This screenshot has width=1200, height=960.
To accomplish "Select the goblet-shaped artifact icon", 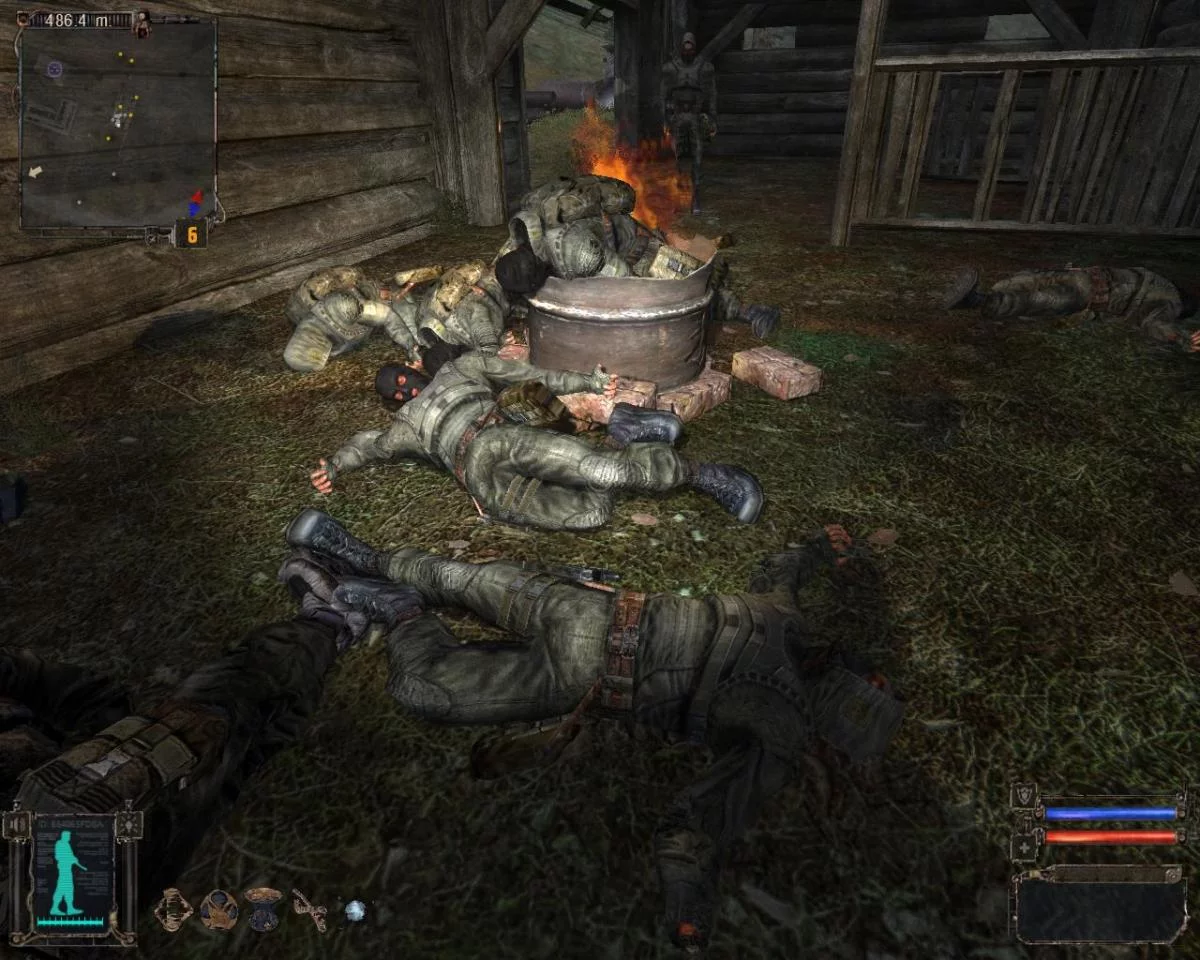I will point(263,908).
